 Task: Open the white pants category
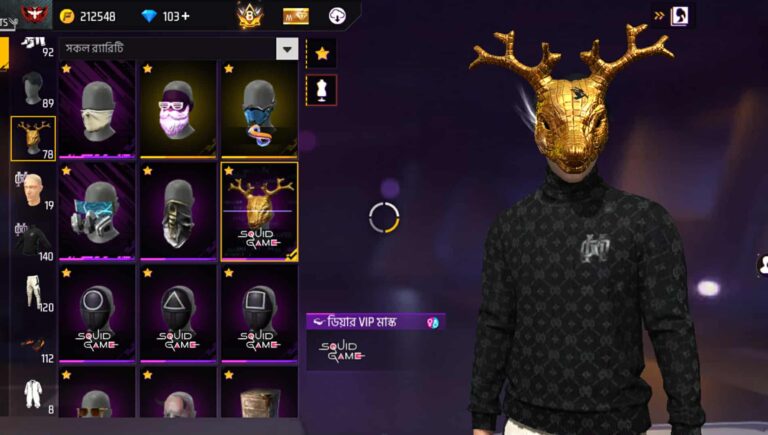(x=31, y=292)
